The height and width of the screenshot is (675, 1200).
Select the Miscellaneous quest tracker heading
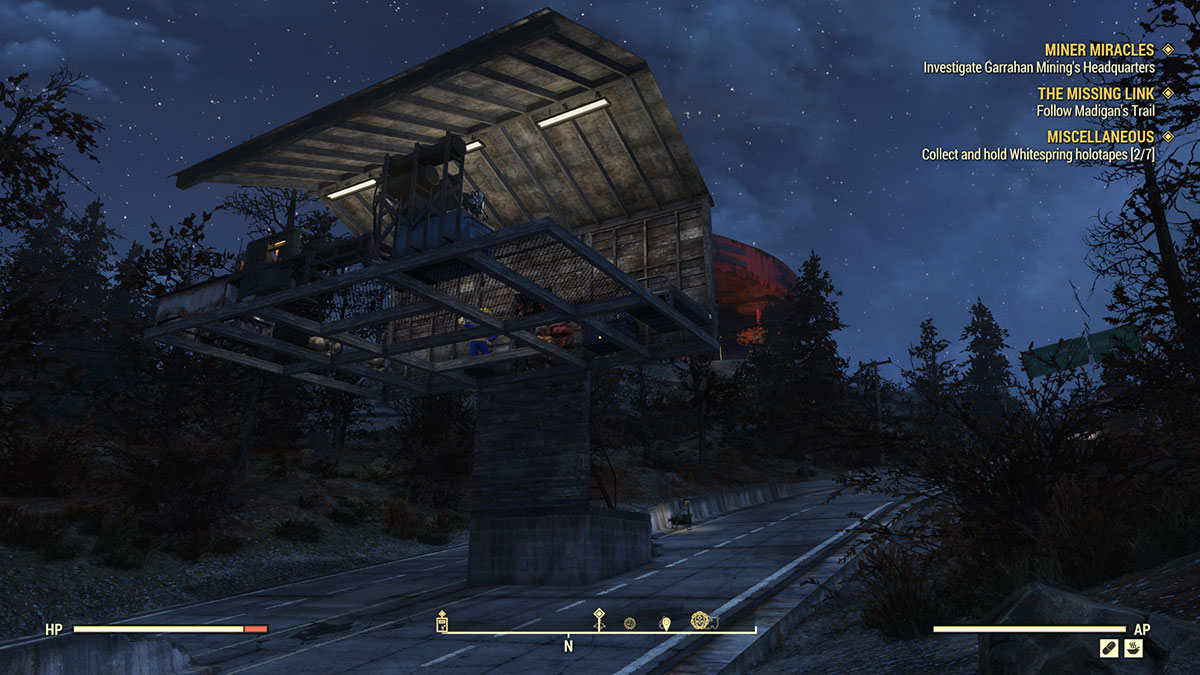click(1100, 136)
